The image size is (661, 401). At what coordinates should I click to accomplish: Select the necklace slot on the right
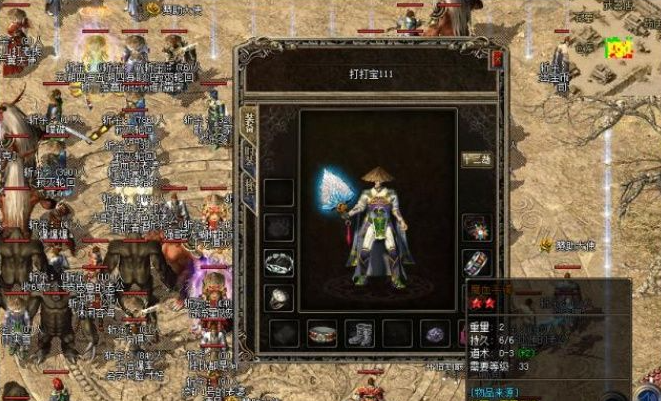[476, 228]
